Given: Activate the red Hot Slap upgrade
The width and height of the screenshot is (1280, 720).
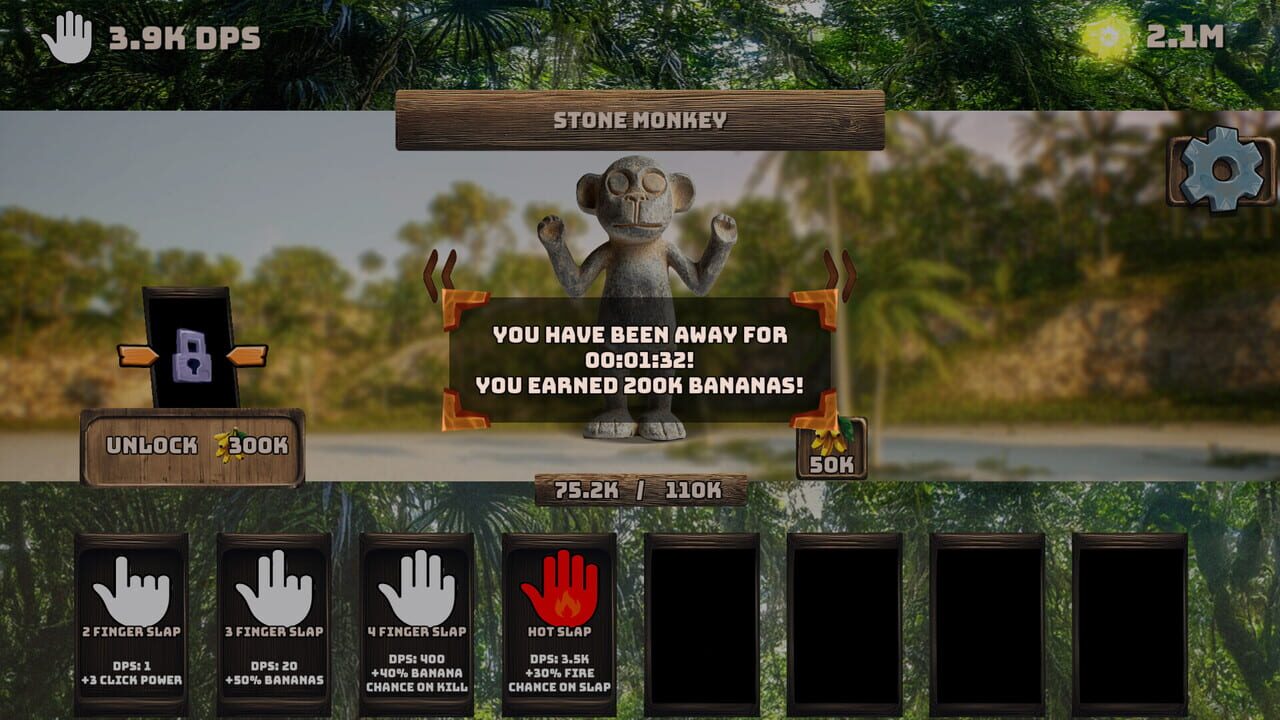Looking at the screenshot, I should coord(560,588).
